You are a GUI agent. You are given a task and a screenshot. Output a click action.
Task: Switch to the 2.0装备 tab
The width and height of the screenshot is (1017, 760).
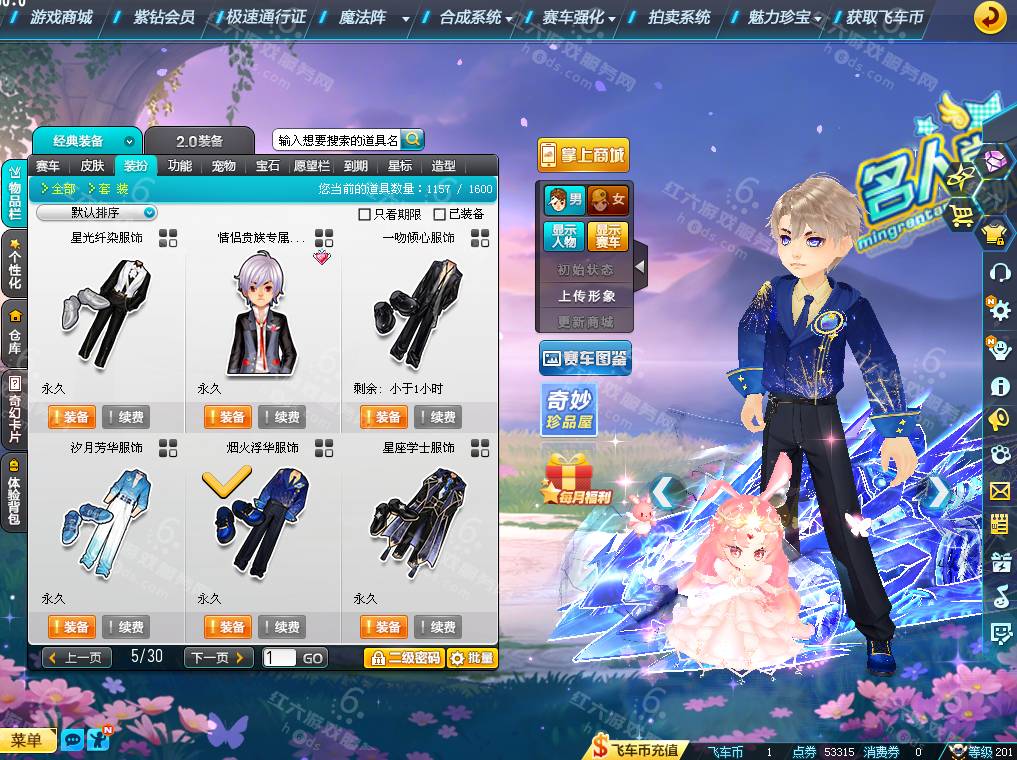[x=200, y=141]
